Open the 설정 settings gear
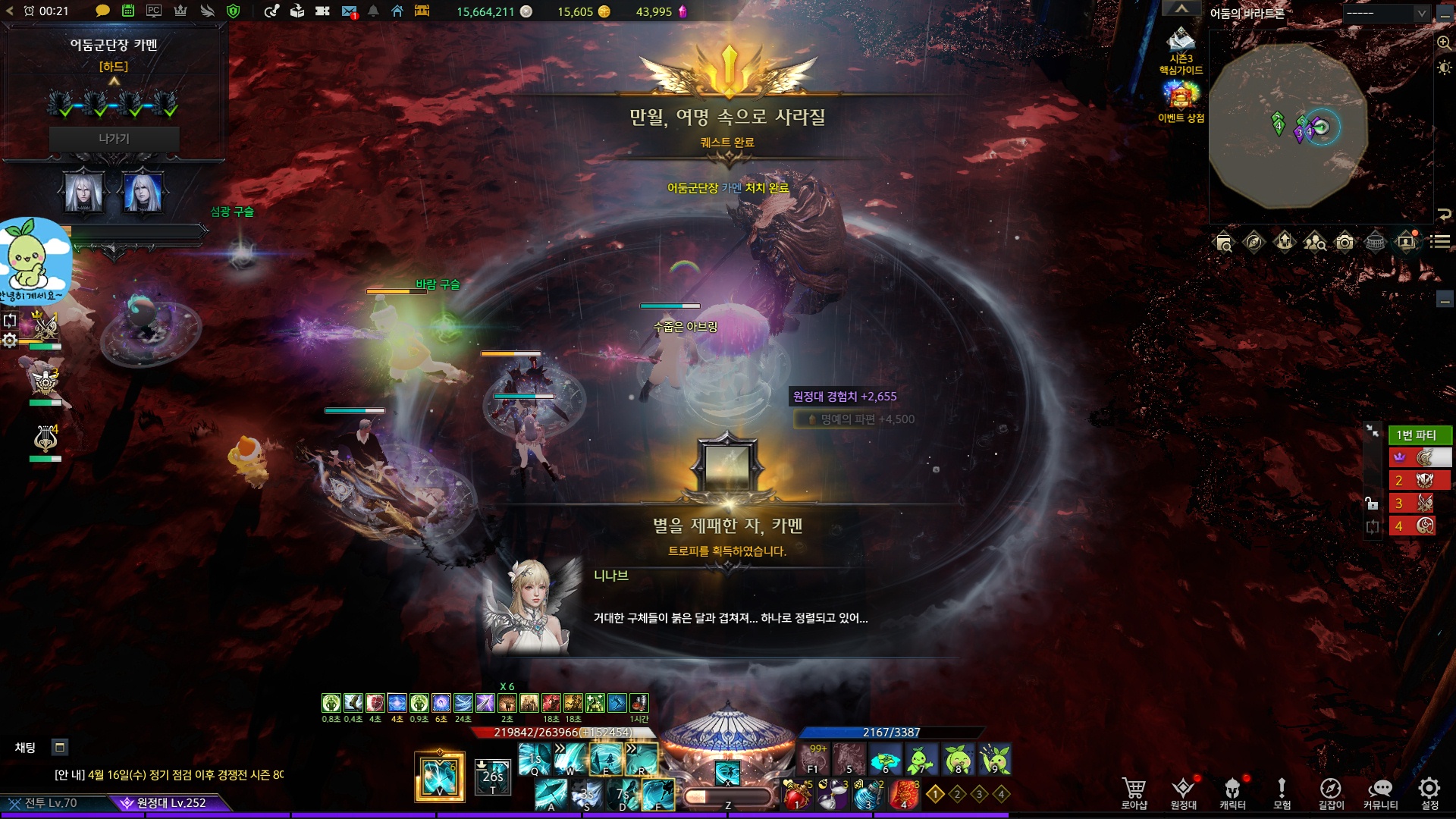The width and height of the screenshot is (1456, 819). 1429,792
